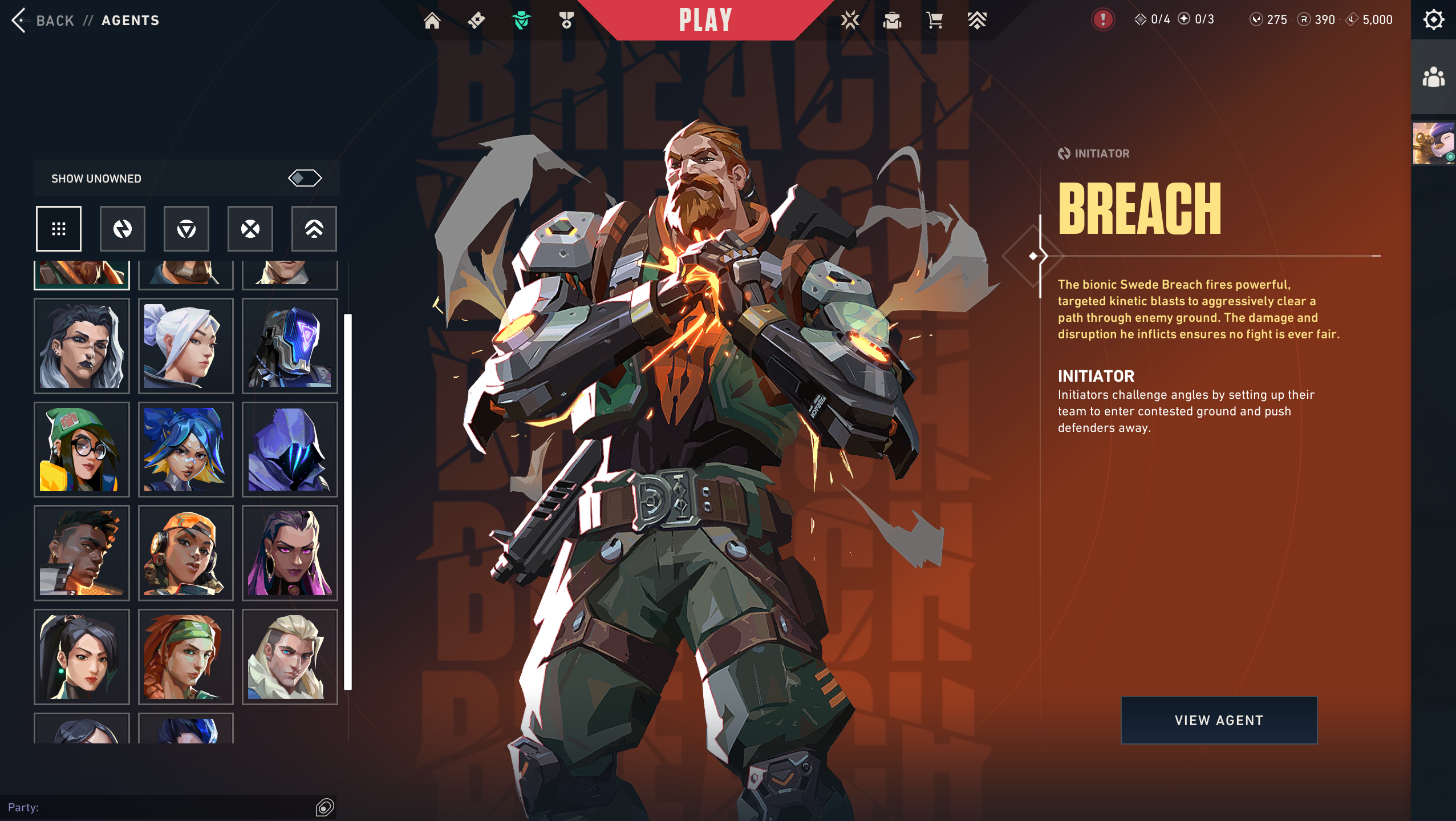Choose the Skye agent portrait
Image resolution: width=1456 pixels, height=821 pixels.
point(186,657)
